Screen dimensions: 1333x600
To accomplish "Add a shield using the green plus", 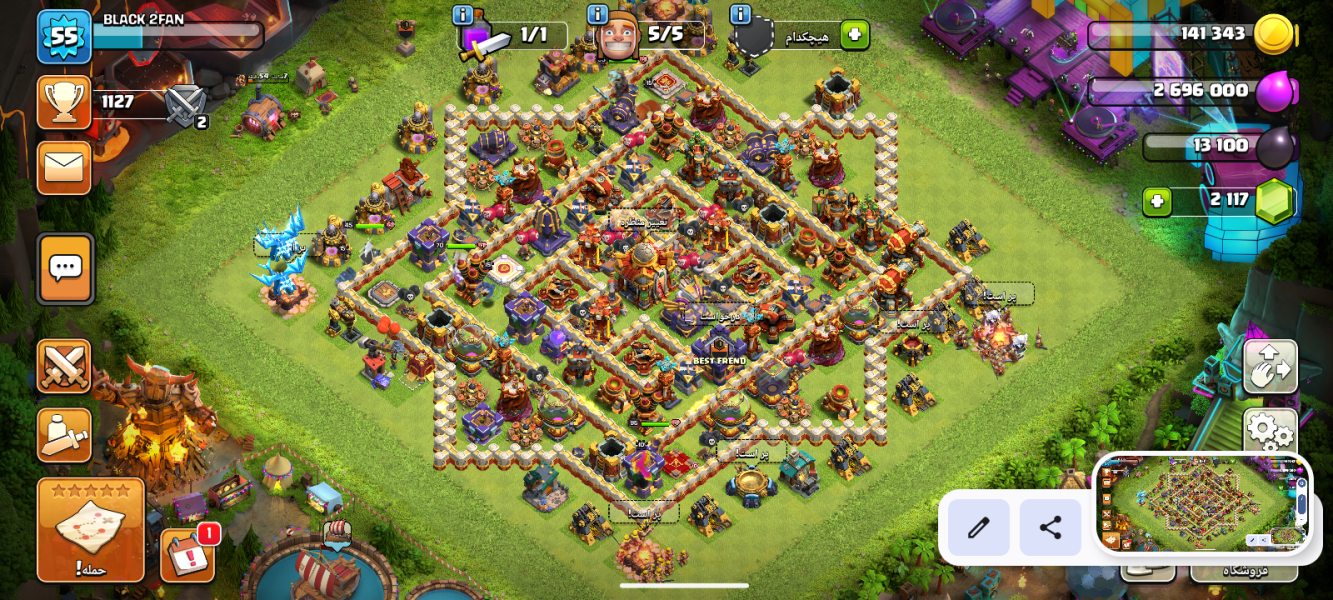I will [x=854, y=35].
